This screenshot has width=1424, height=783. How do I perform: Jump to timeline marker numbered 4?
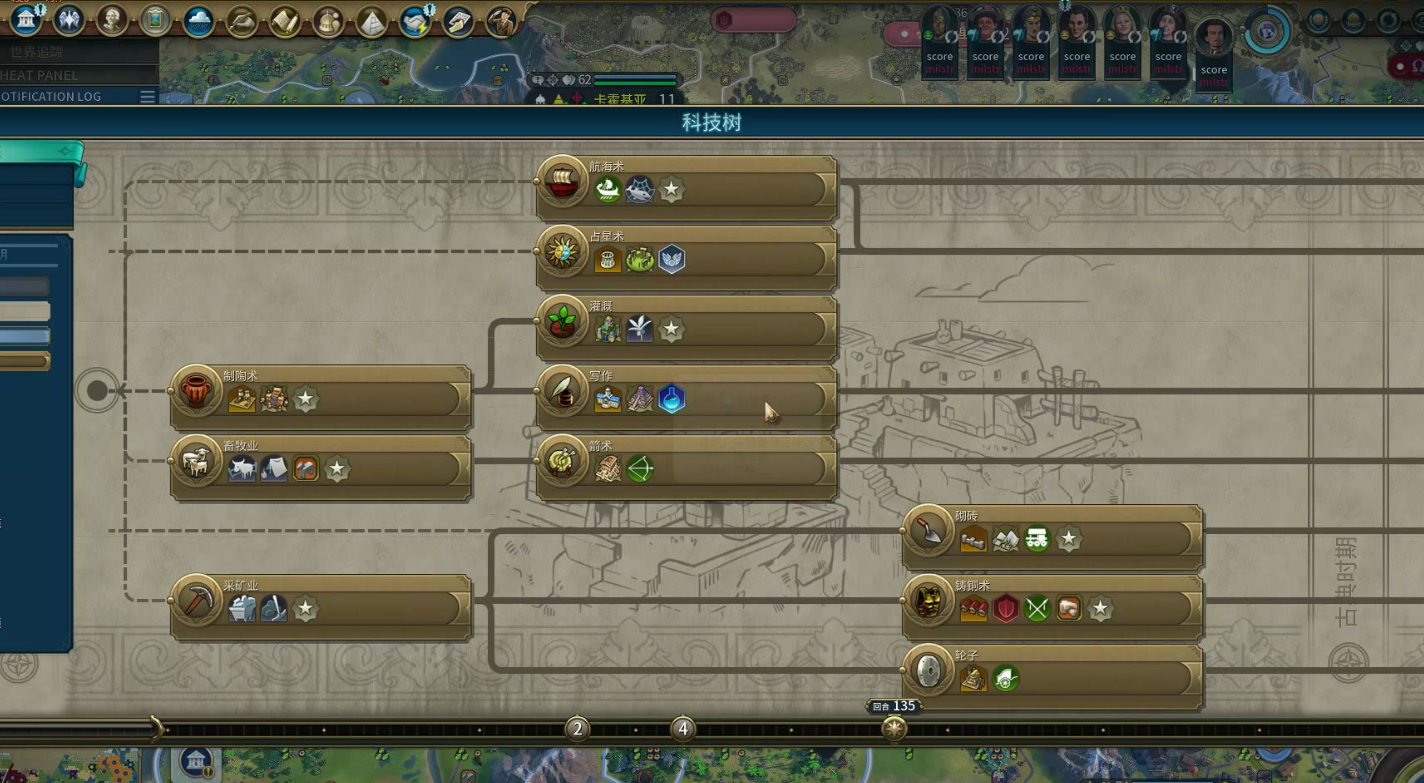682,729
